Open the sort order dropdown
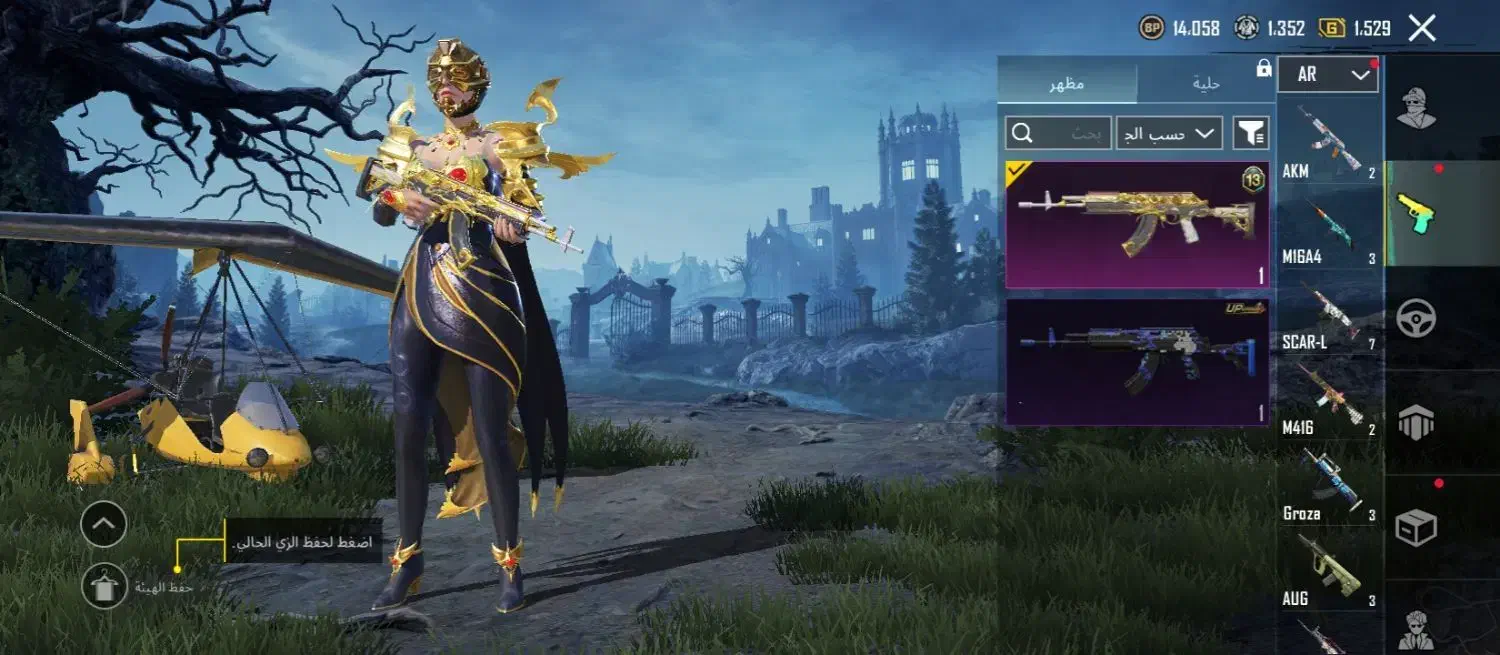 (x=1169, y=133)
